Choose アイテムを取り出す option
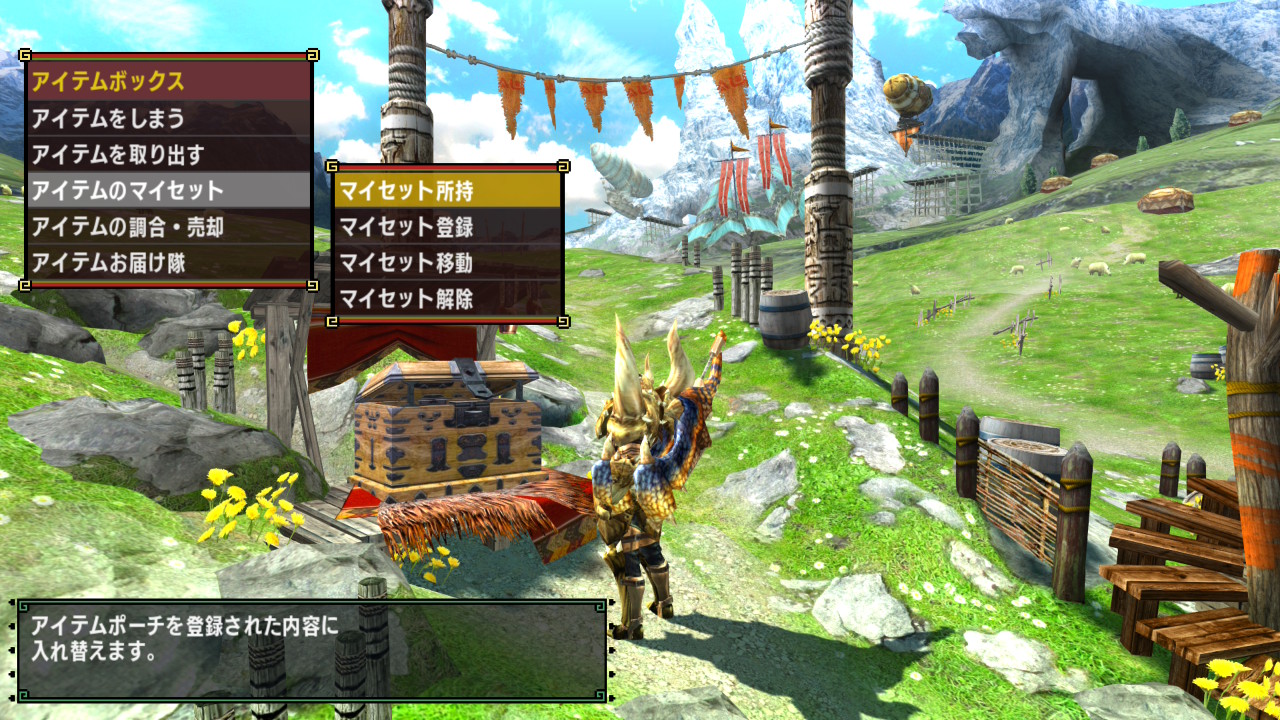 [168, 155]
